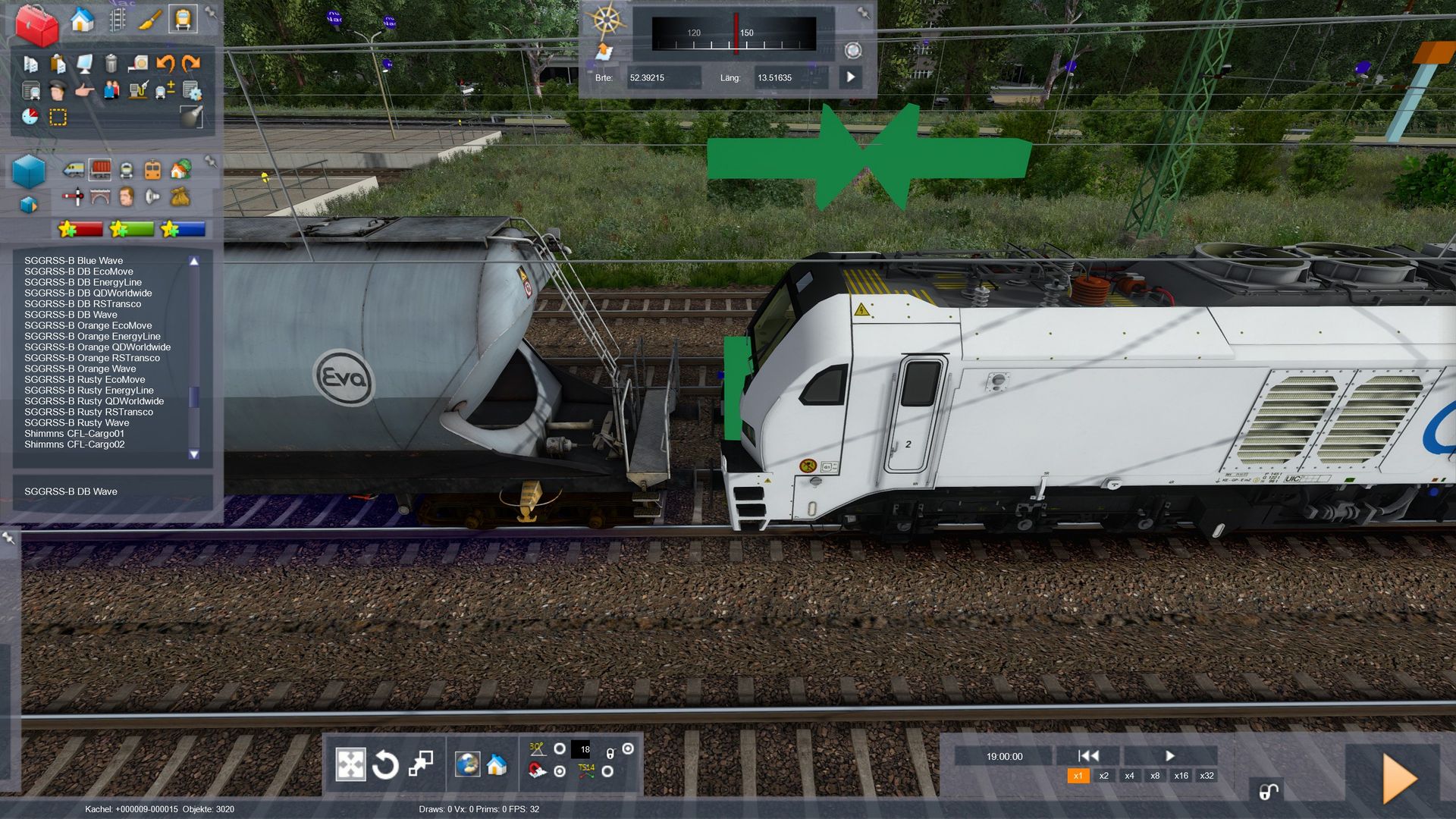This screenshot has height=819, width=1456.
Task: Select the circular rotate gizmo tool
Action: pos(385,764)
